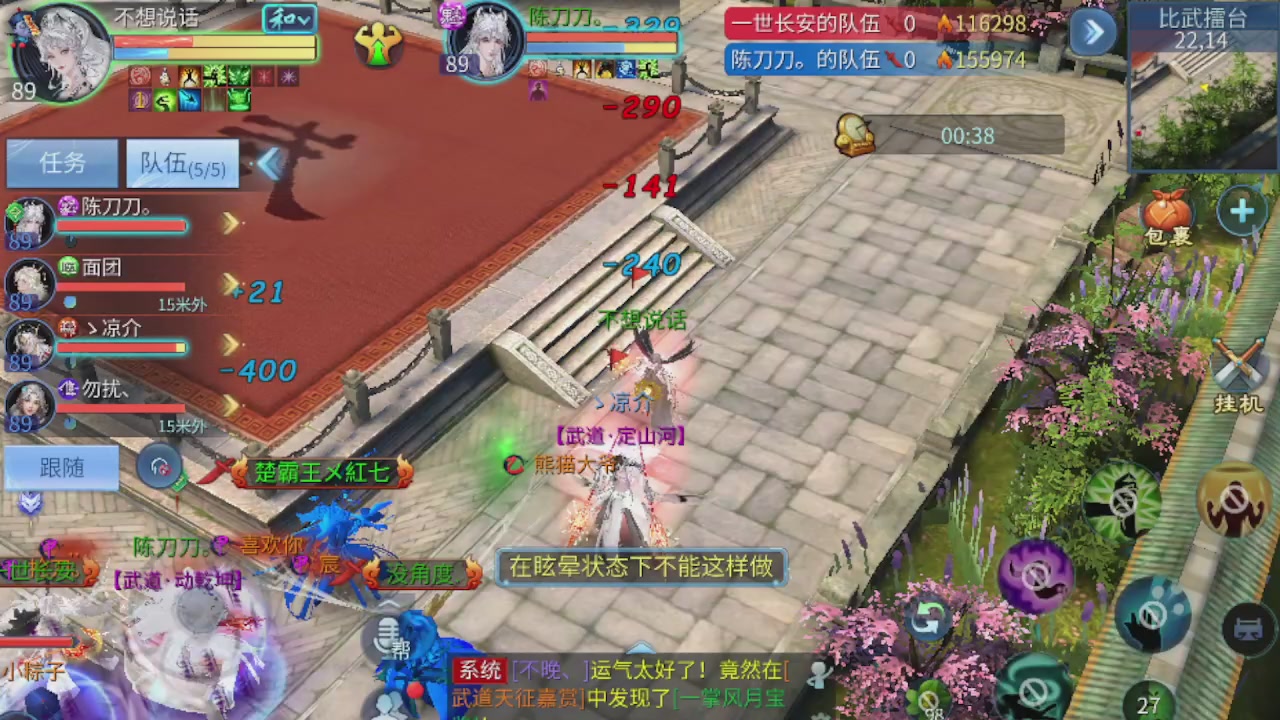
Task: Open the 和 attack-mode dropdown
Action: tap(288, 19)
